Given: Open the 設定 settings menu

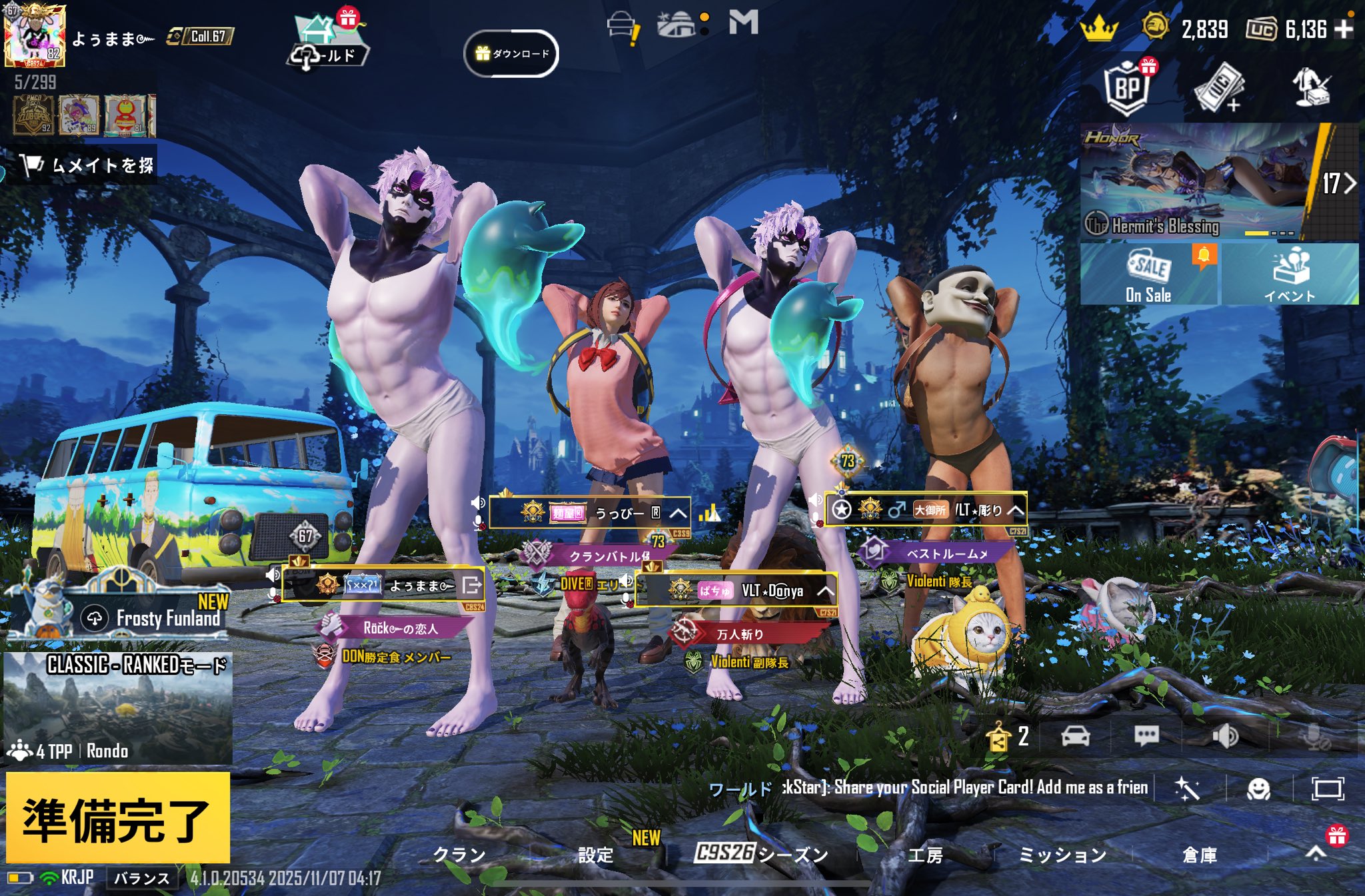Looking at the screenshot, I should click(x=595, y=855).
